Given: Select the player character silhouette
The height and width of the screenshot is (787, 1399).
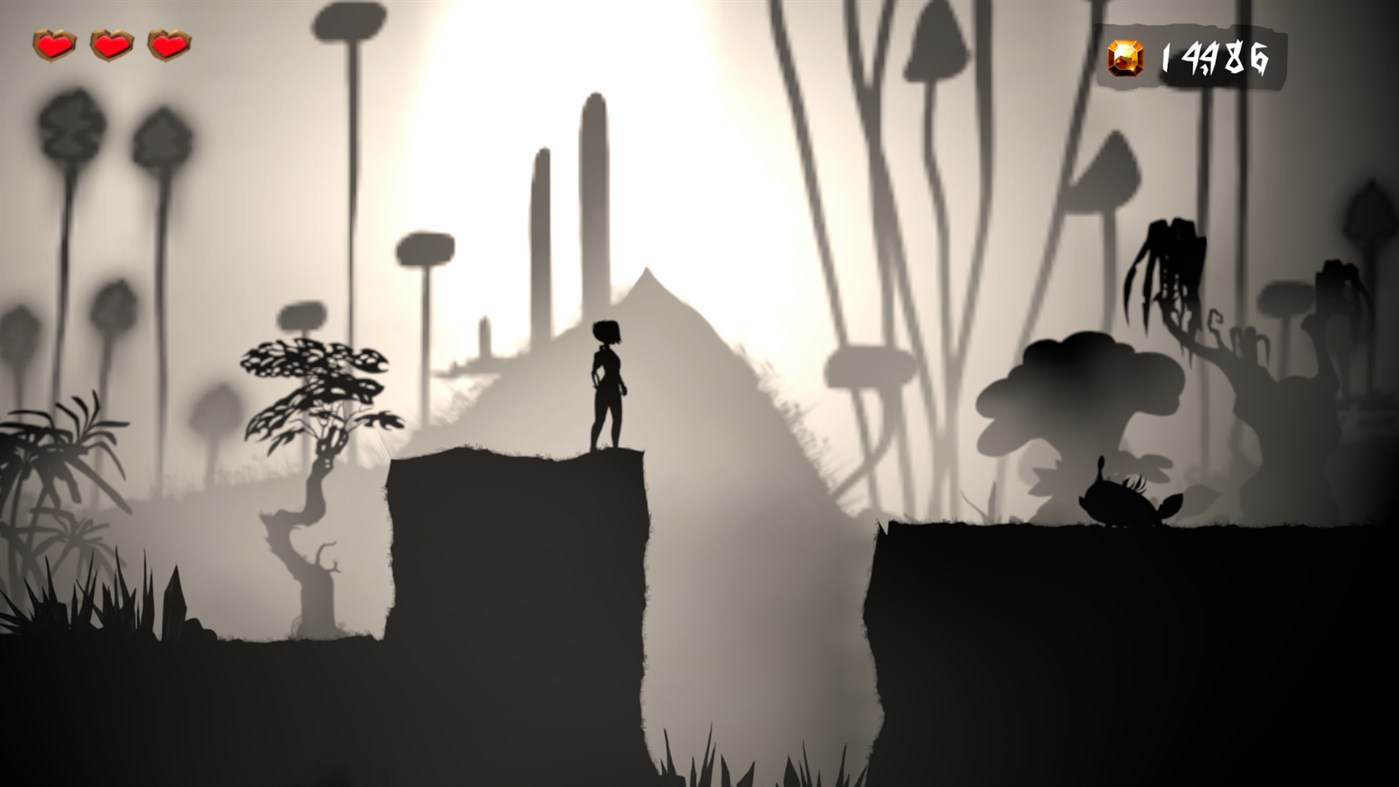Looking at the screenshot, I should pos(608,385).
